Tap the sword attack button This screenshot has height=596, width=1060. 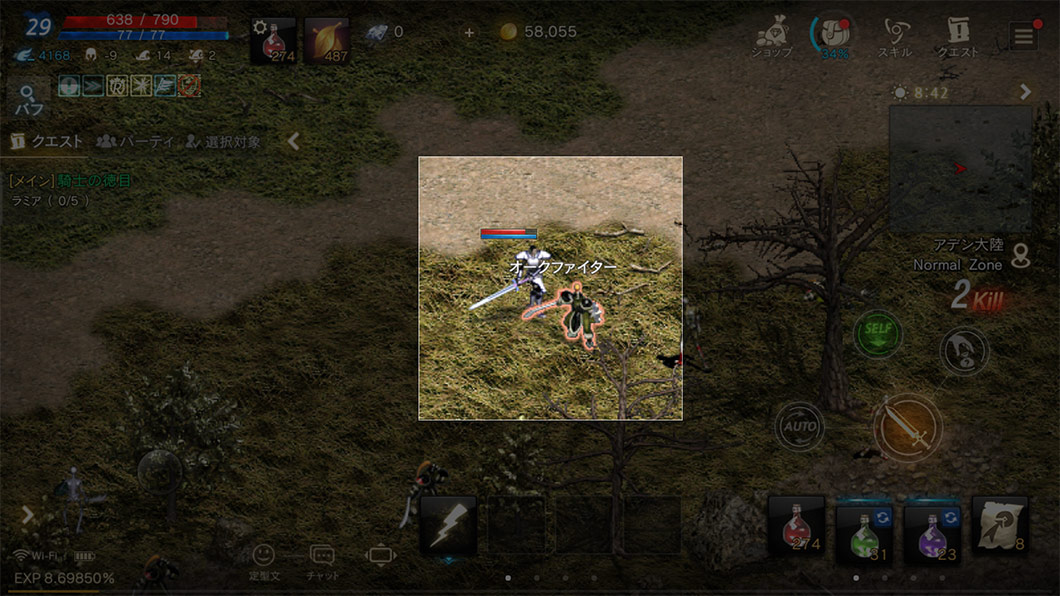906,428
